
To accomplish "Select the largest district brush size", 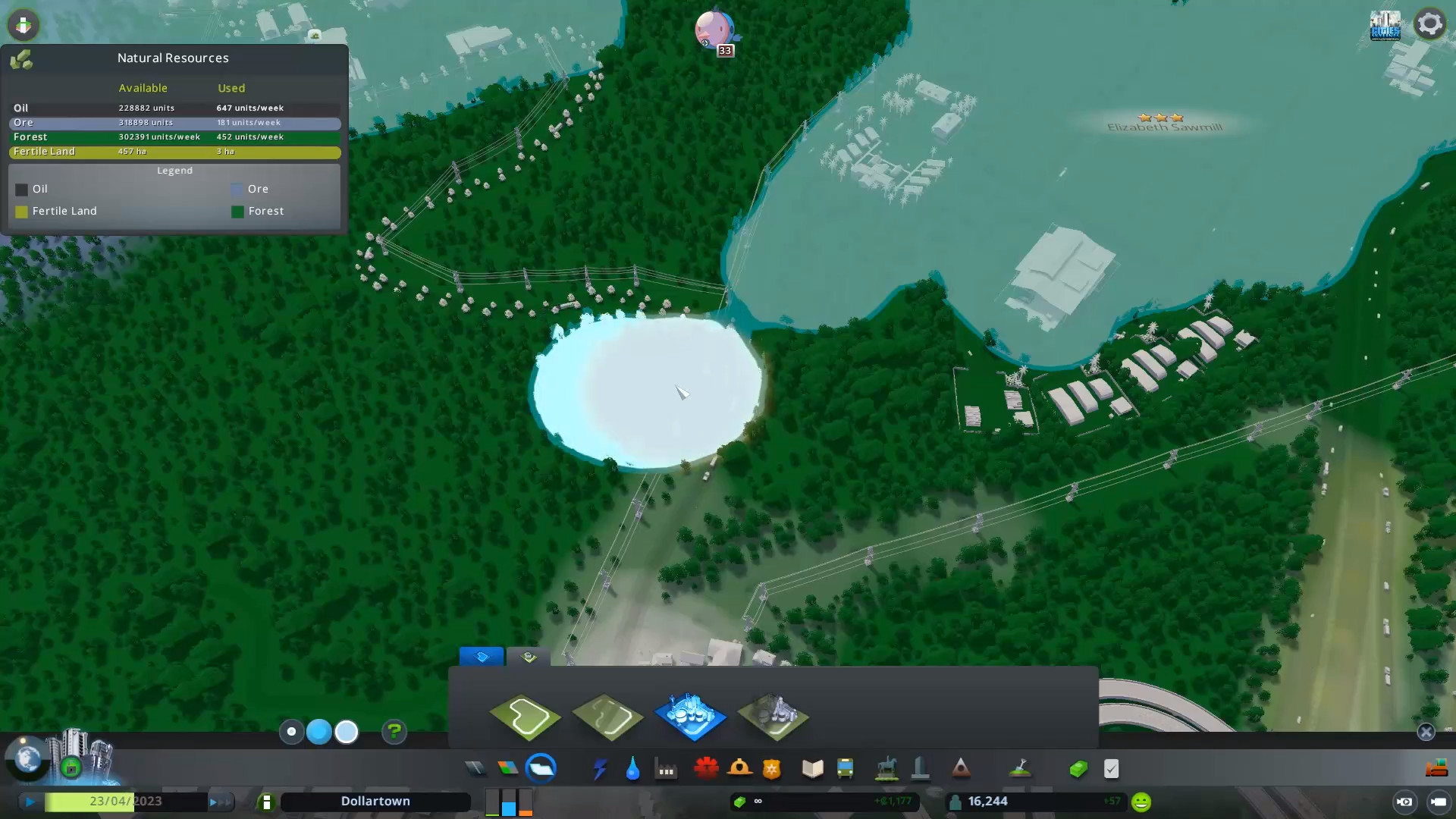I will (x=347, y=732).
